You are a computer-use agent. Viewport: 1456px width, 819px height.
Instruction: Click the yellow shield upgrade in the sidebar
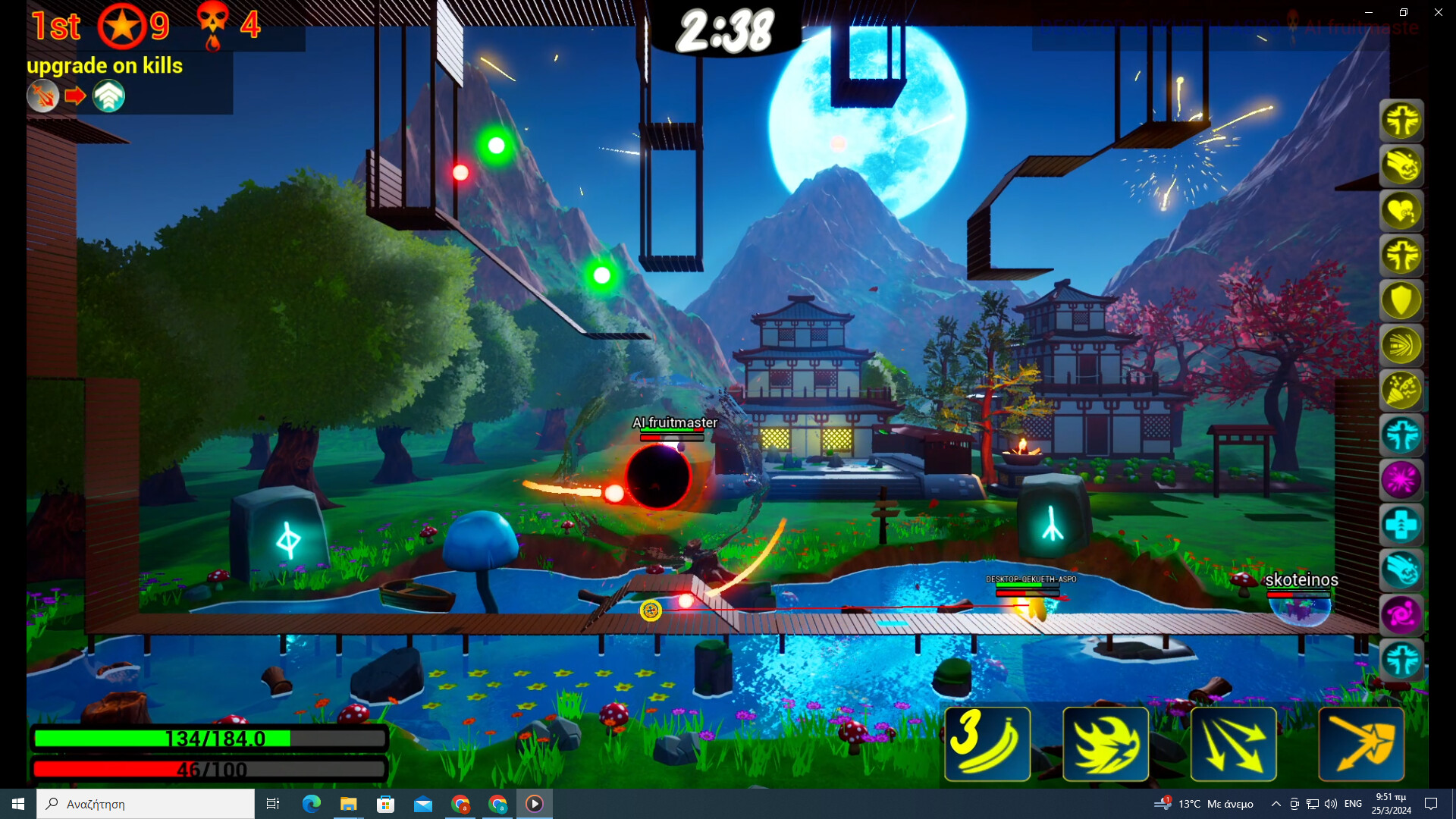pyautogui.click(x=1402, y=300)
